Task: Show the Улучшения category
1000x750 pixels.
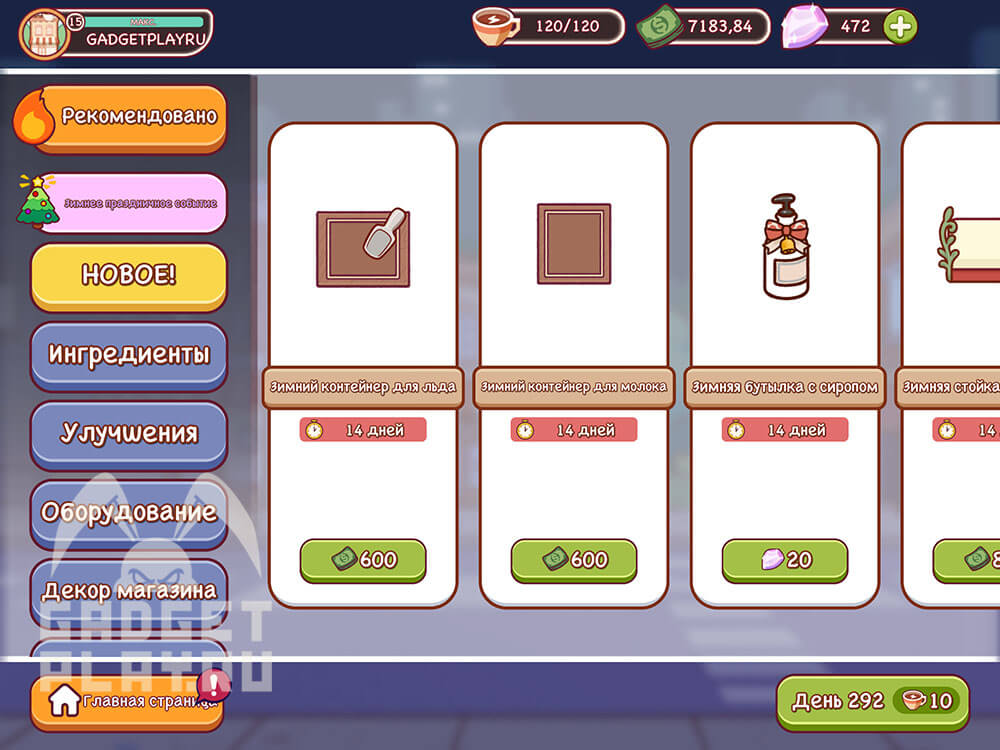Action: pyautogui.click(x=128, y=433)
